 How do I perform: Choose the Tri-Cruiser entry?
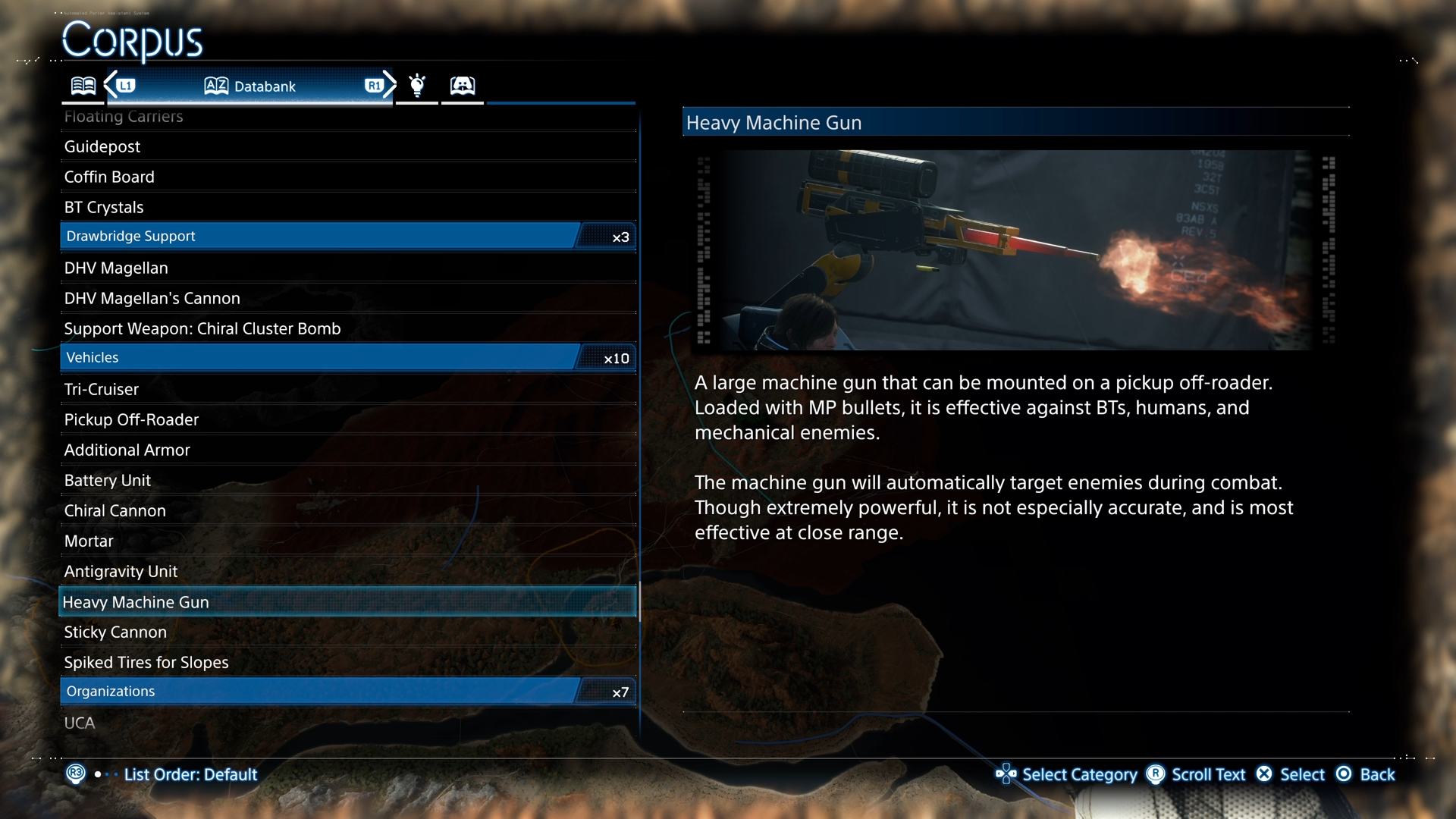click(x=102, y=389)
